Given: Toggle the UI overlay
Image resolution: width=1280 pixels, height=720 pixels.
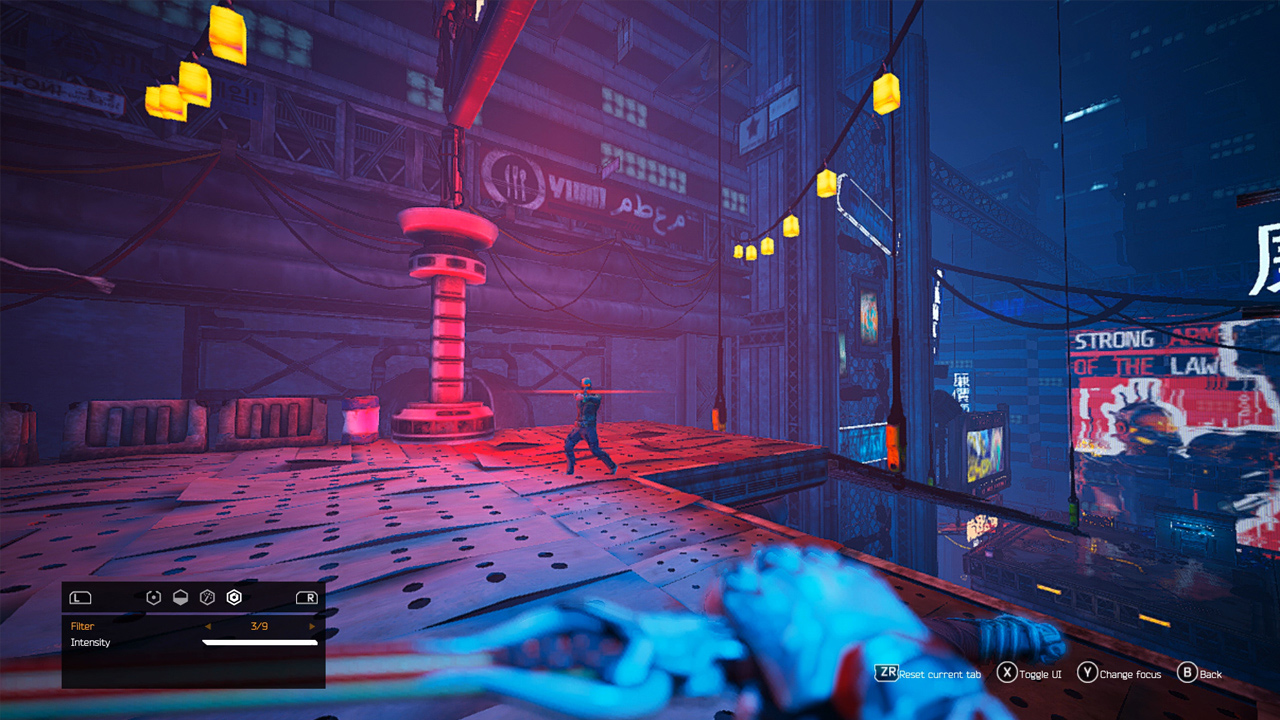Looking at the screenshot, I should [1040, 674].
